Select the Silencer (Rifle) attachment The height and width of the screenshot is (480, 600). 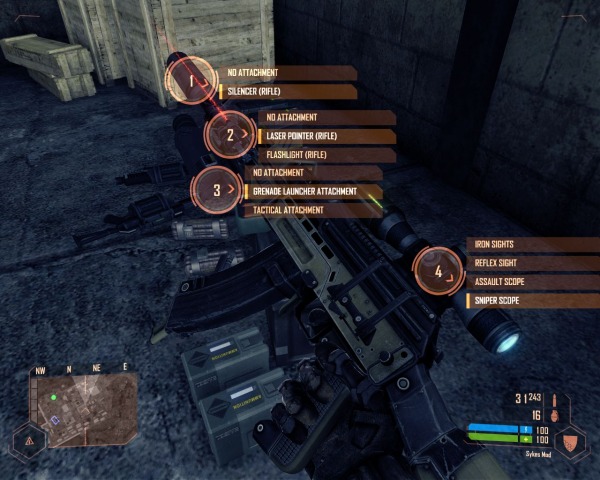(x=285, y=91)
